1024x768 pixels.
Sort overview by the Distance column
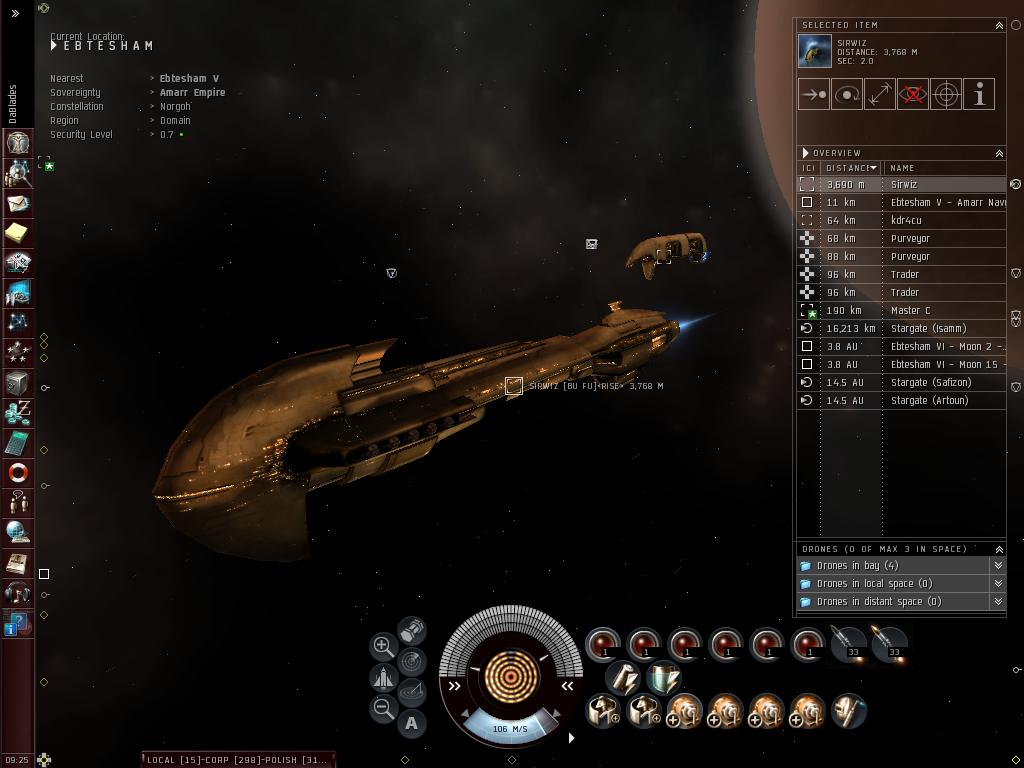click(x=850, y=168)
